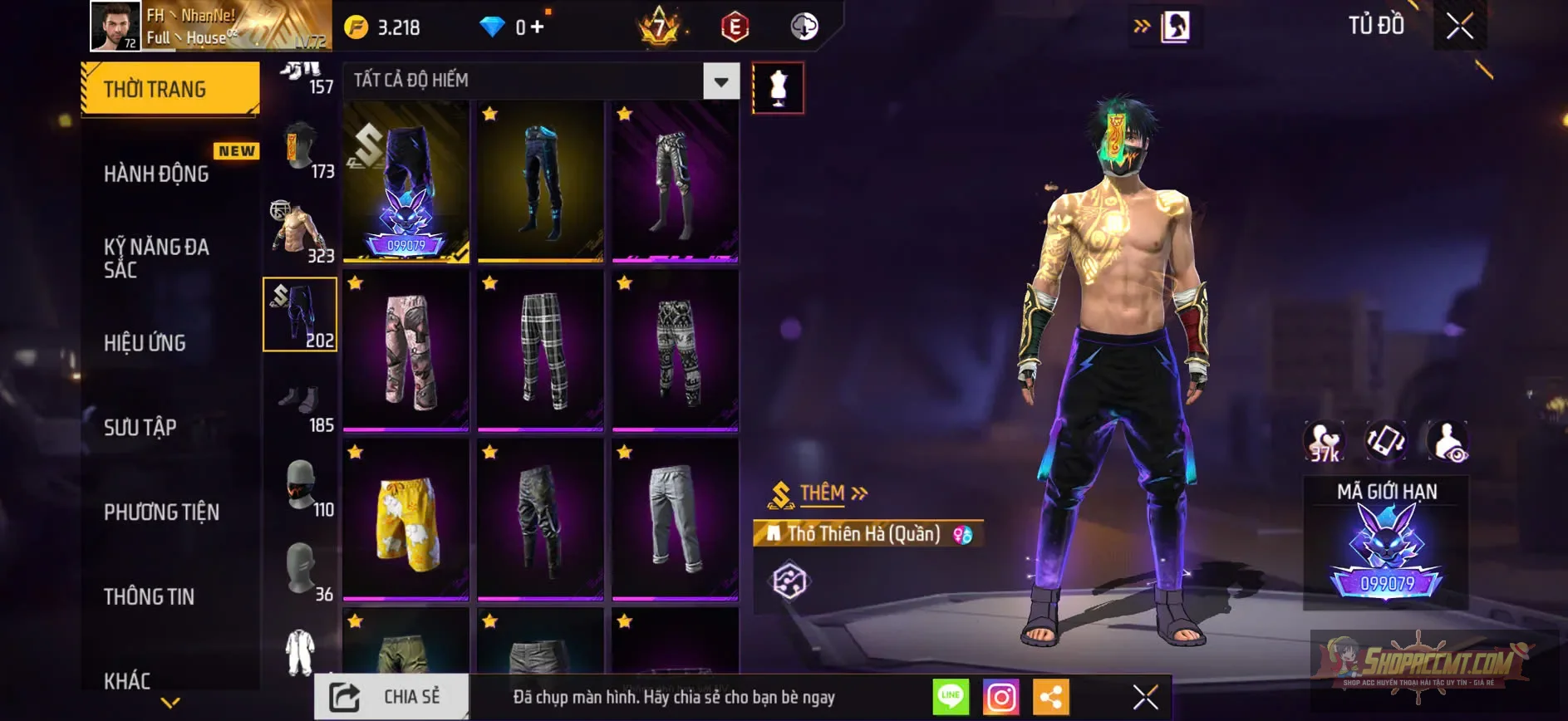Choose the yellow patterned shorts
The image size is (1568, 721).
click(x=406, y=520)
